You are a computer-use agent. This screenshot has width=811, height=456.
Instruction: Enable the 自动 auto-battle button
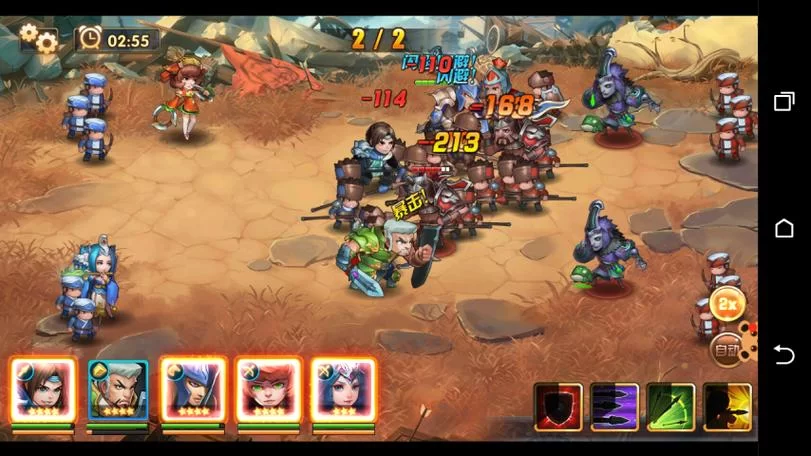[726, 350]
